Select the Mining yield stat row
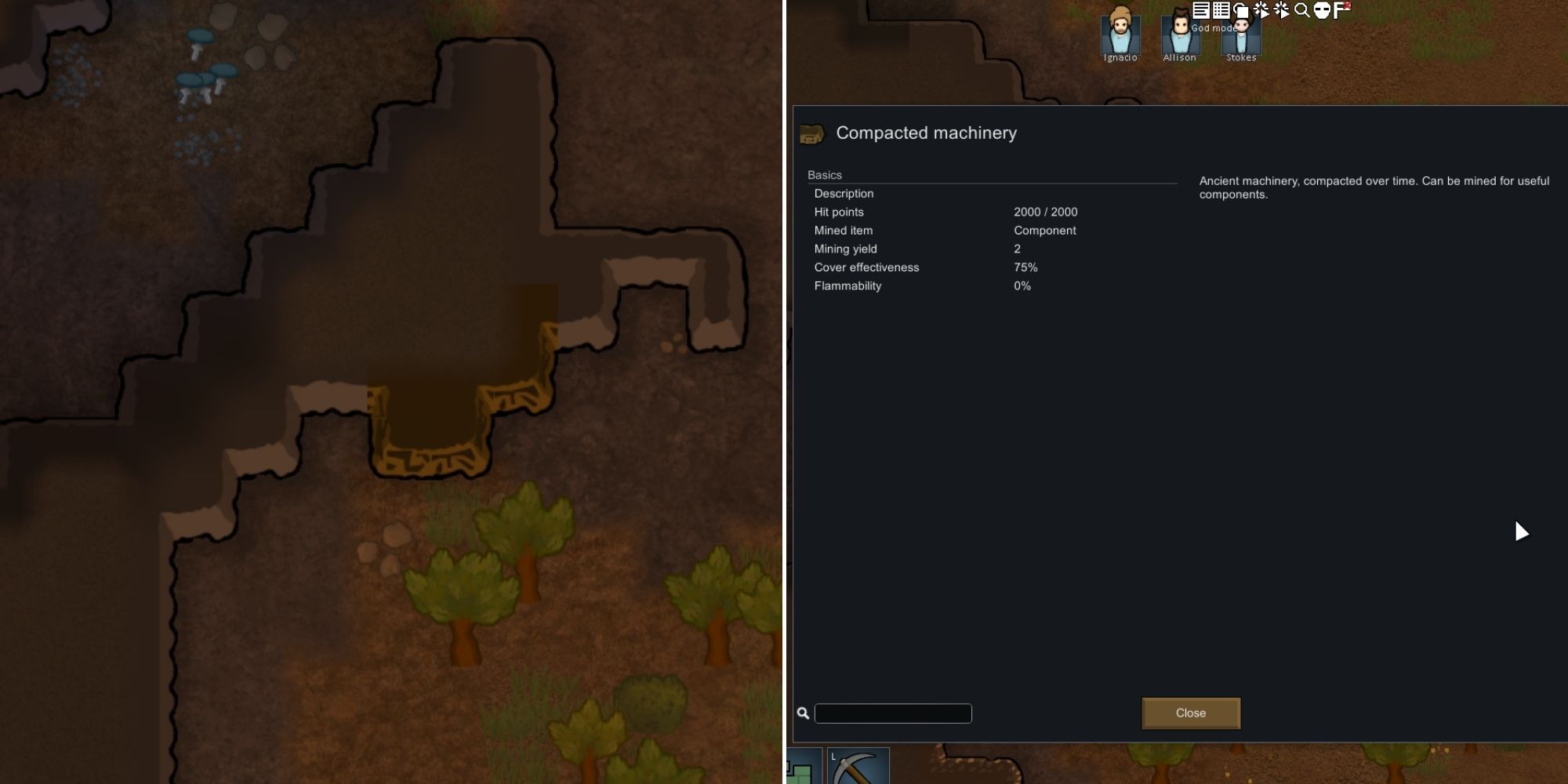Screen dimensions: 1568x784 (x=846, y=249)
